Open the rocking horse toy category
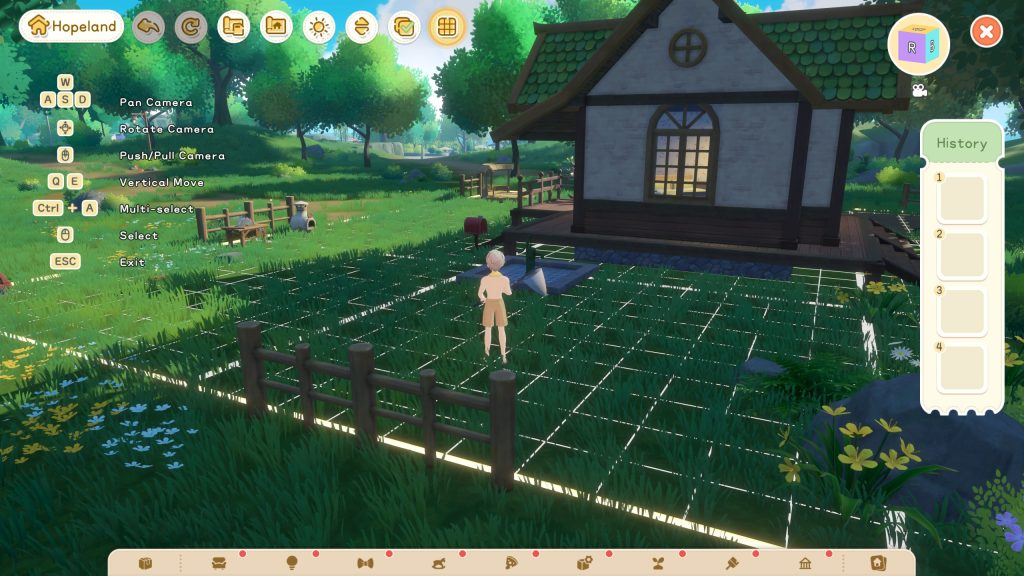The height and width of the screenshot is (576, 1024). 439,563
